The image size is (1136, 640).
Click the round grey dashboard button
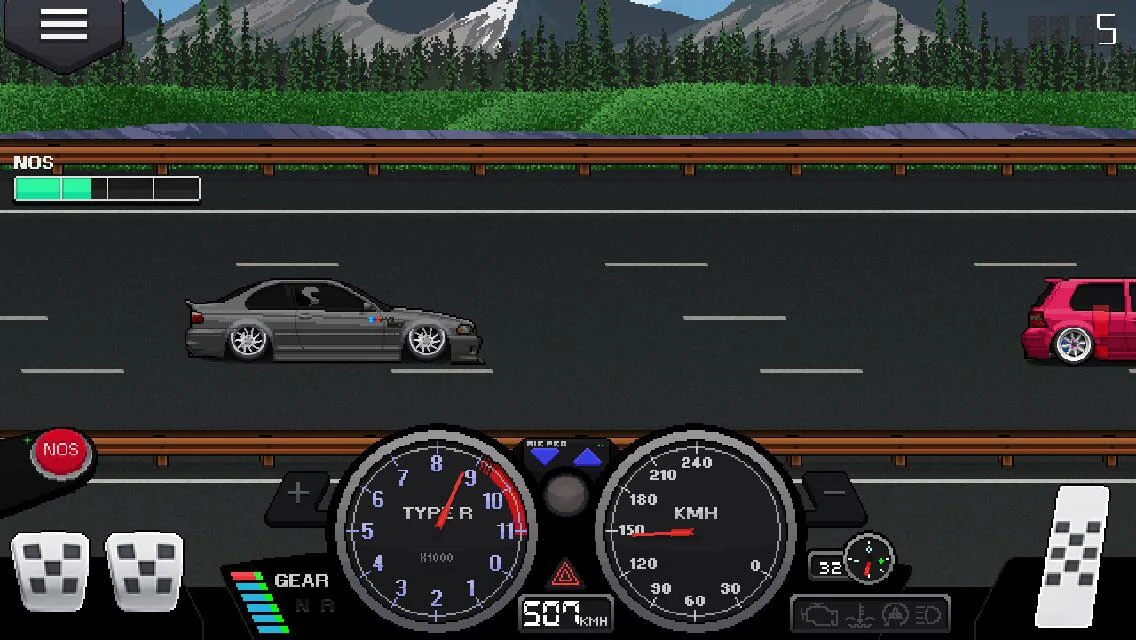coord(567,494)
